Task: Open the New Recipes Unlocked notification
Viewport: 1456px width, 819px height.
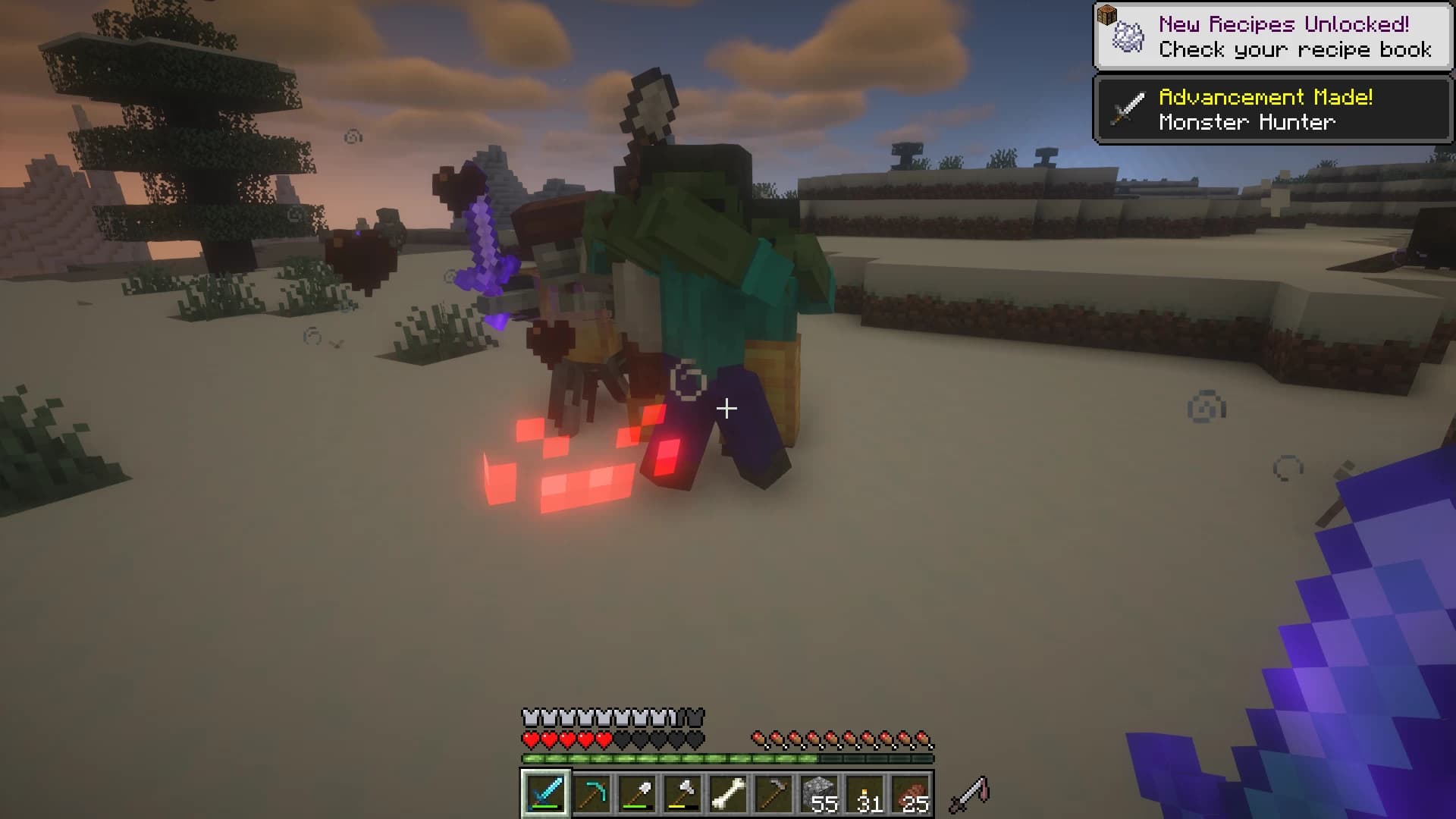Action: tap(1274, 36)
